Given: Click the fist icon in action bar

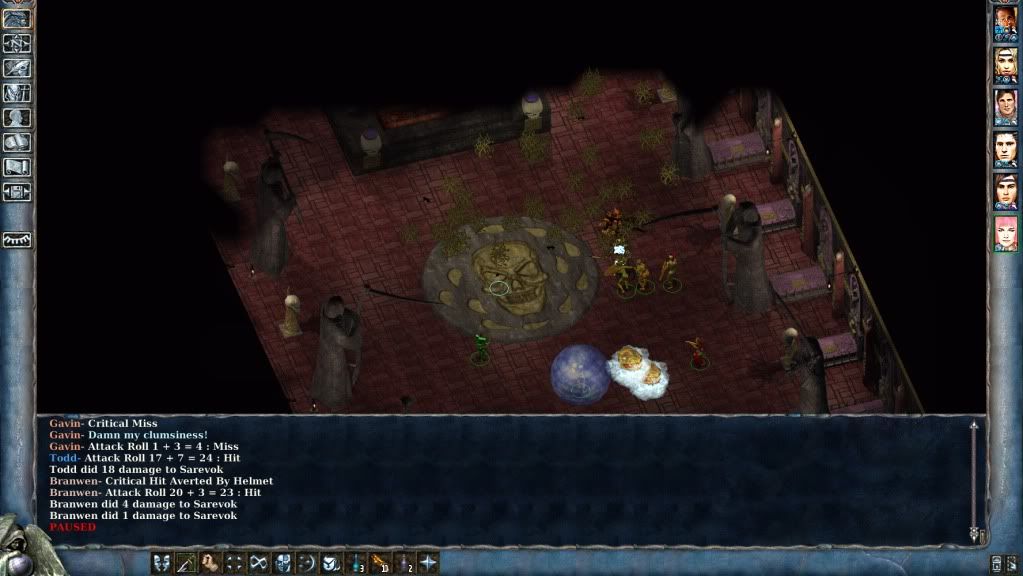Looking at the screenshot, I should 210,563.
